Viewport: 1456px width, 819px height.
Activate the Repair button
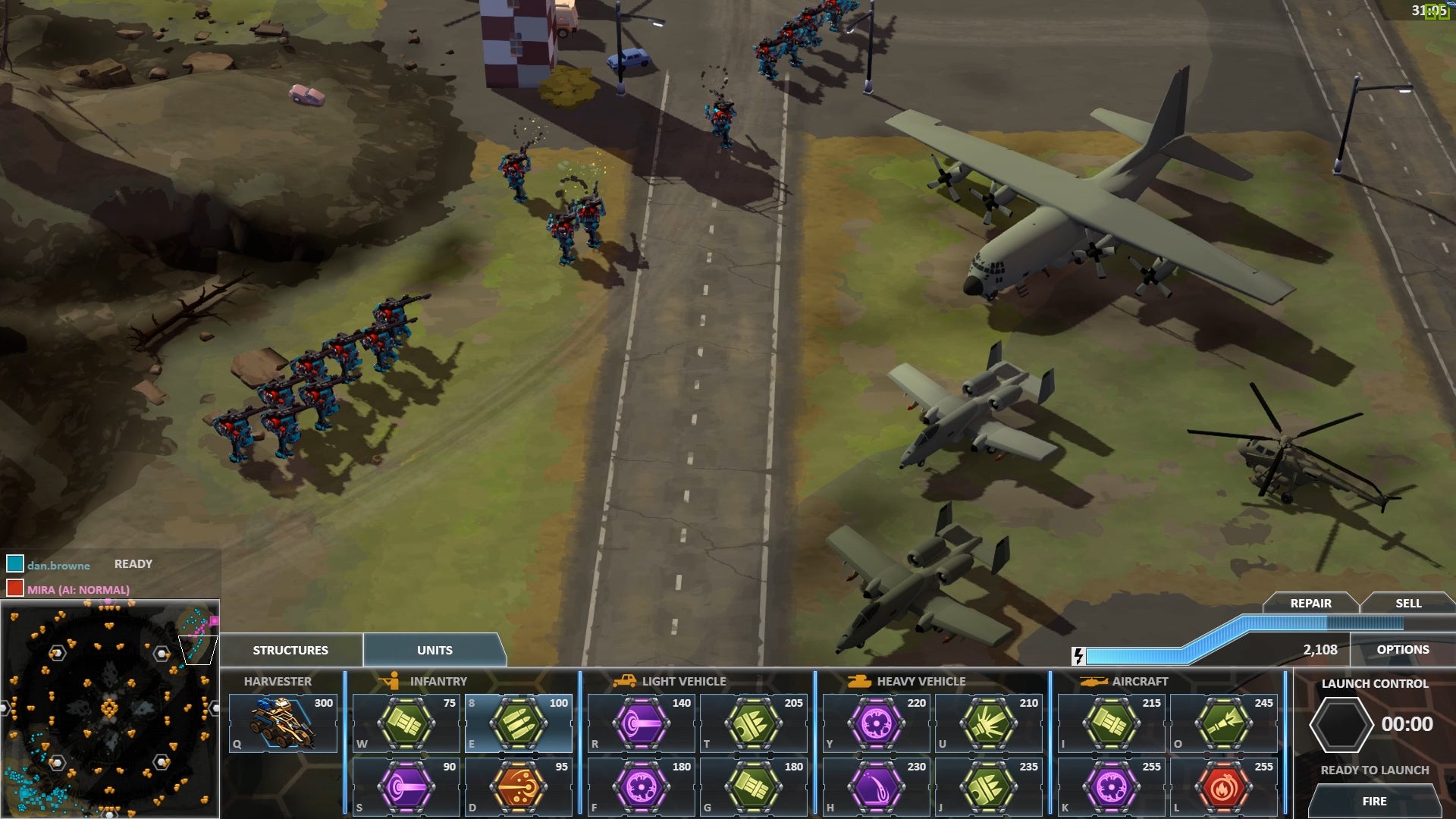click(1310, 603)
